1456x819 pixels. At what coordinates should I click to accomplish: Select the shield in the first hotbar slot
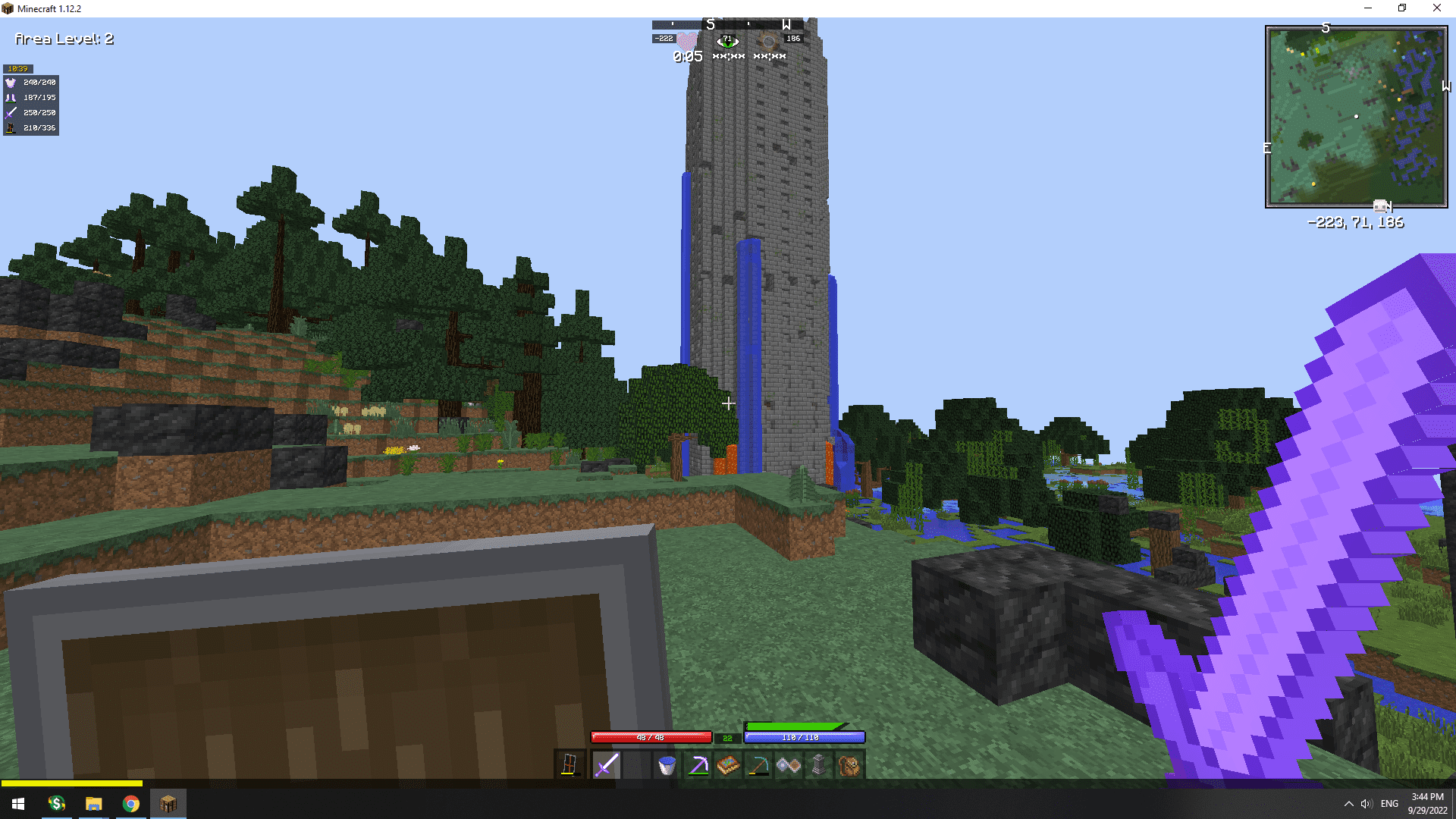(570, 765)
